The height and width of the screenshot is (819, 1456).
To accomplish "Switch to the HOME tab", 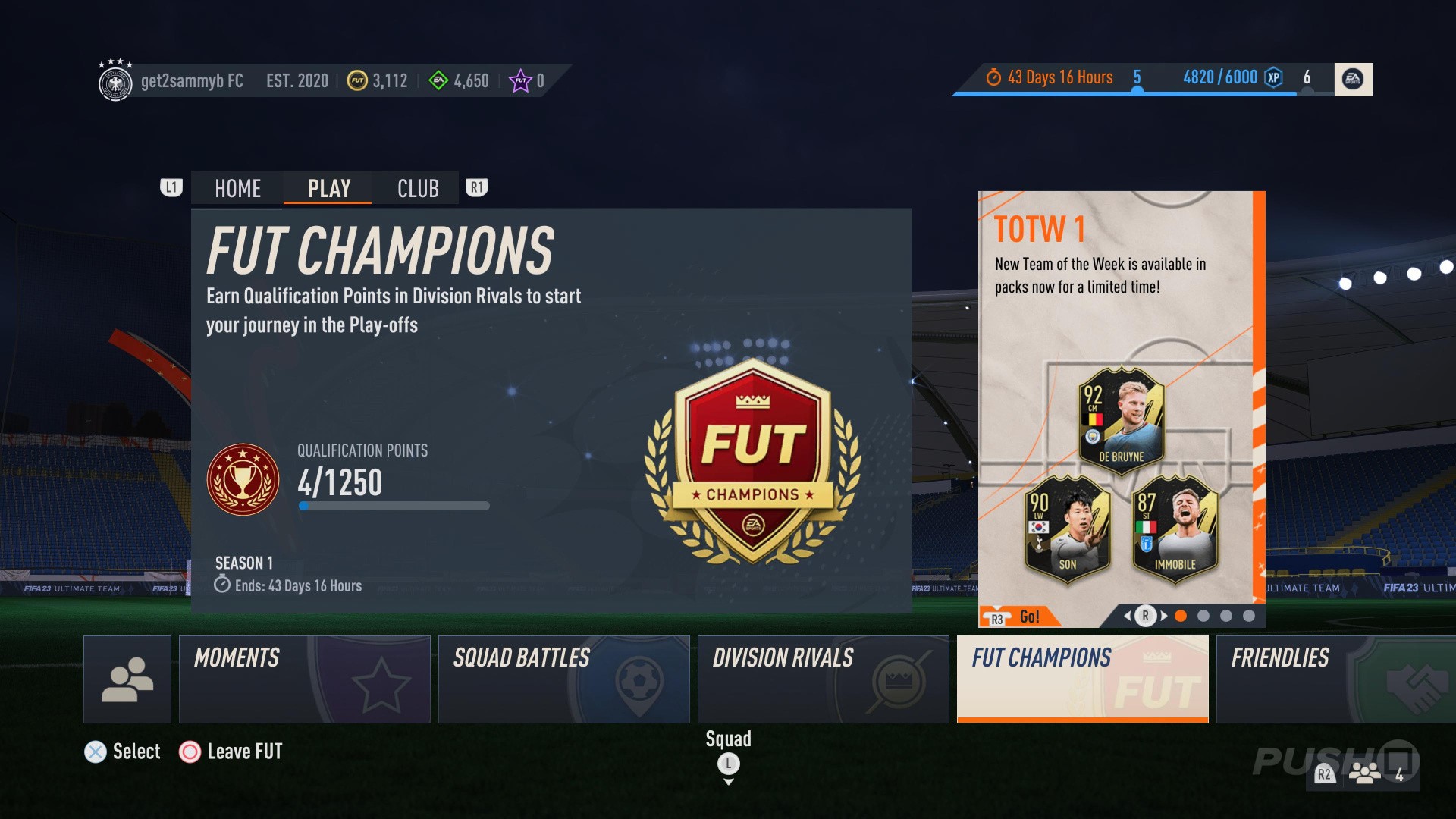I will tap(236, 187).
